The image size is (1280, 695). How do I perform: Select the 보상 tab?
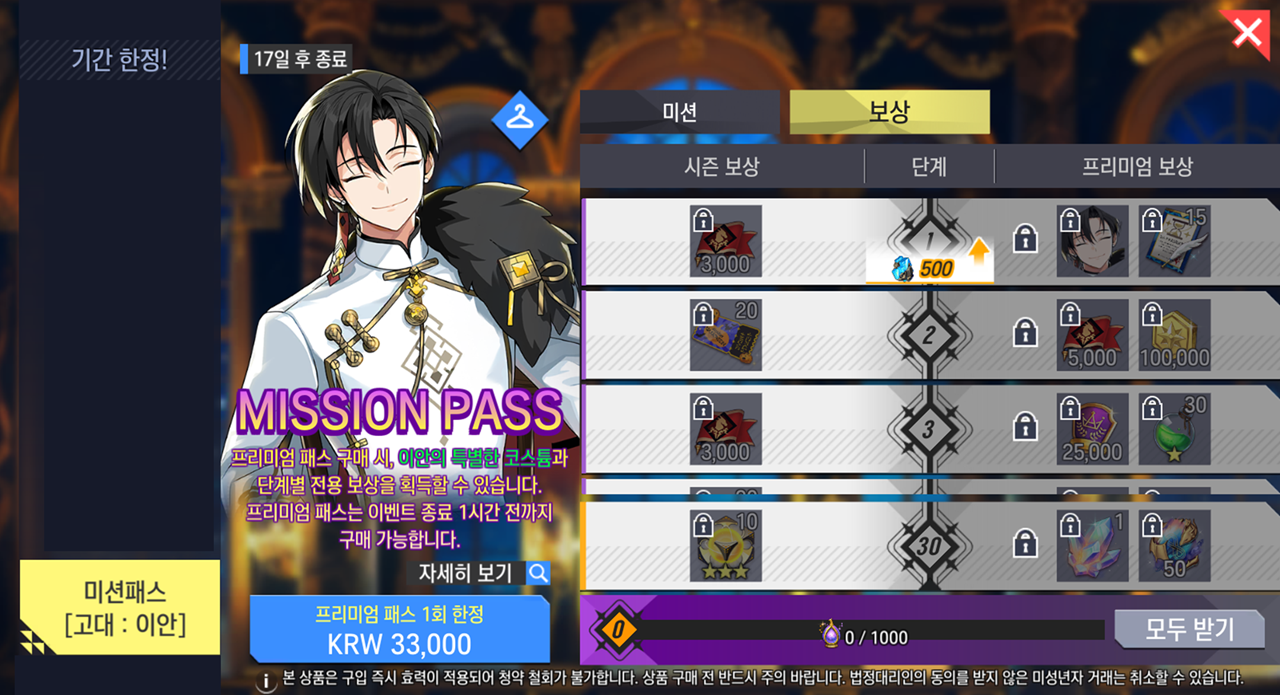(889, 112)
